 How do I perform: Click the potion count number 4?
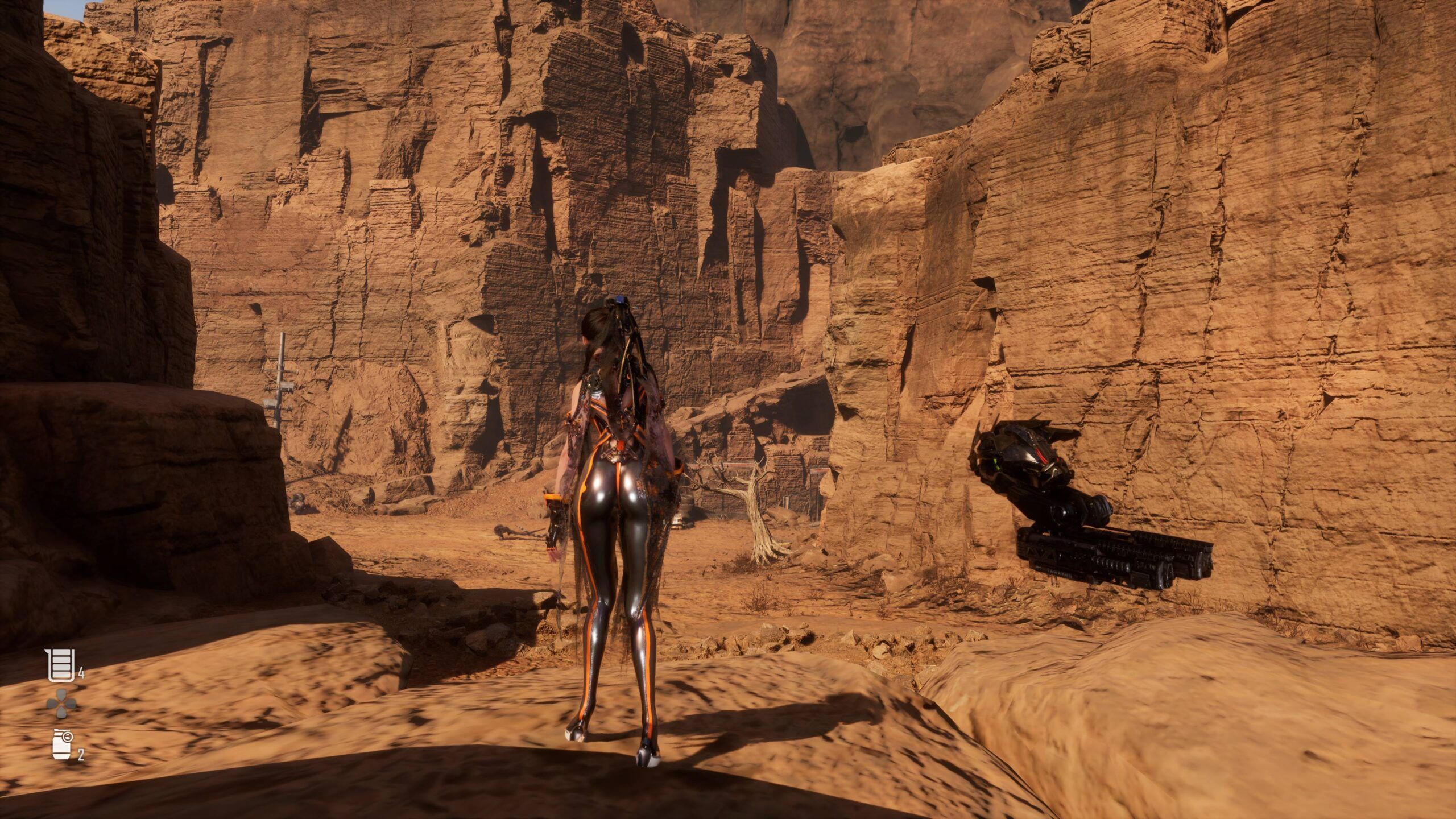coord(81,673)
